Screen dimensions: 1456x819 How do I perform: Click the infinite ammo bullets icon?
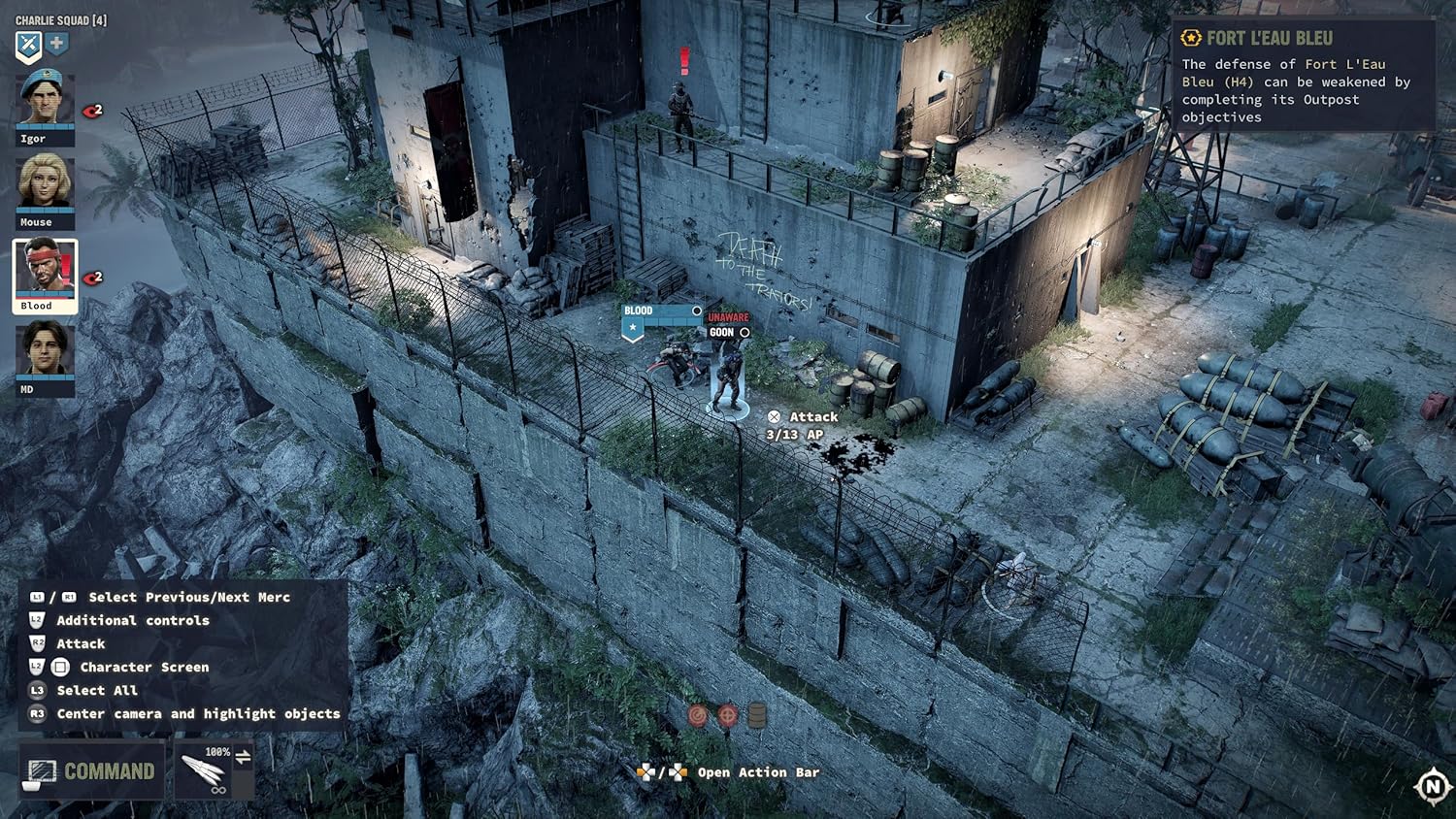point(204,771)
